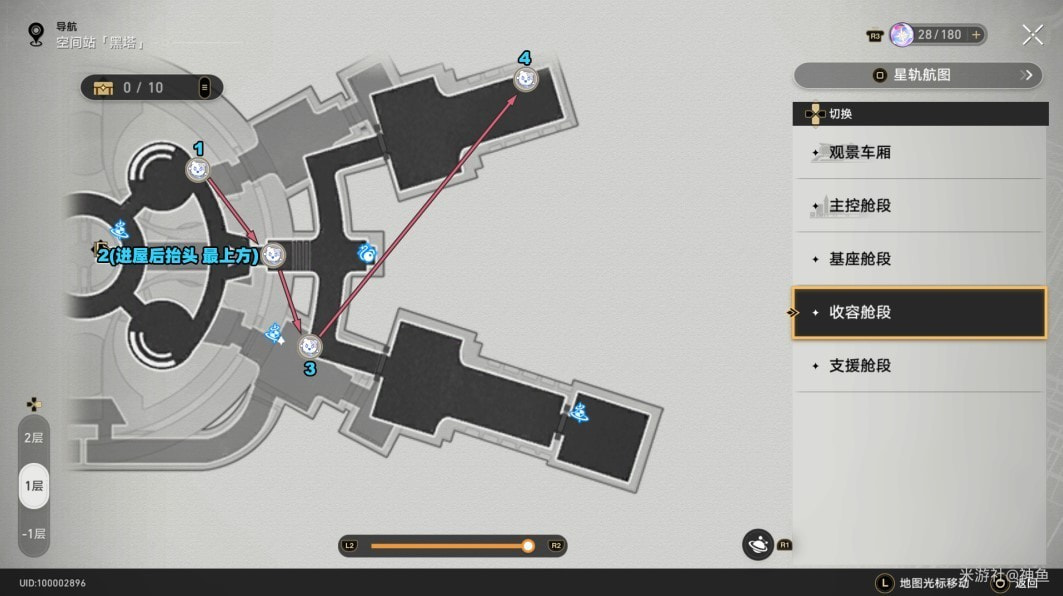Switch to the 支援舱段 area
Image resolution: width=1063 pixels, height=596 pixels.
[918, 365]
